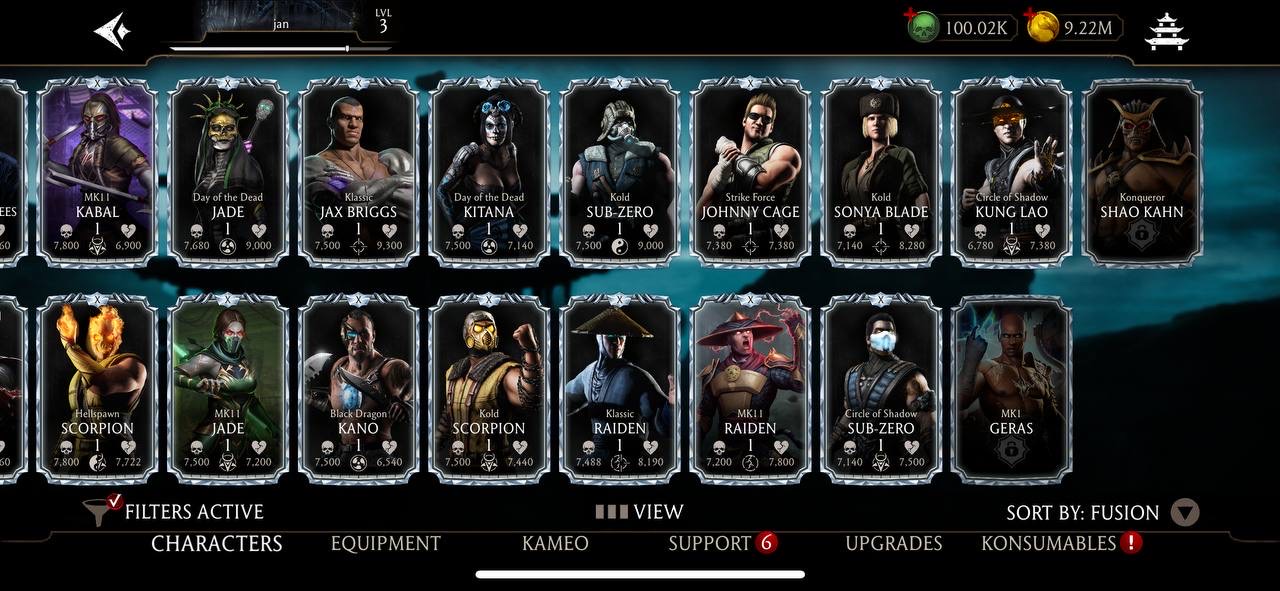Select the locked Konqueror Shao Kahn card
The image size is (1280, 591).
point(1142,171)
